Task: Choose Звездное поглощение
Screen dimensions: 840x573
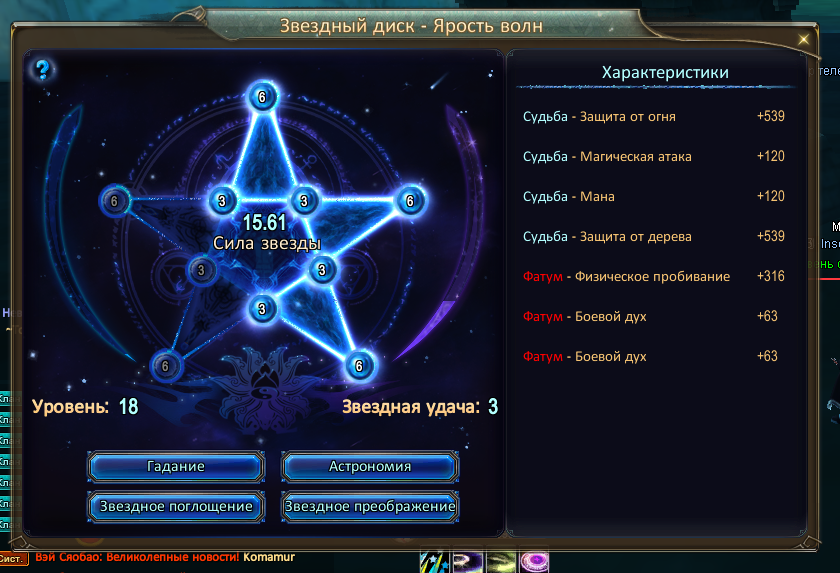Action: 176,506
